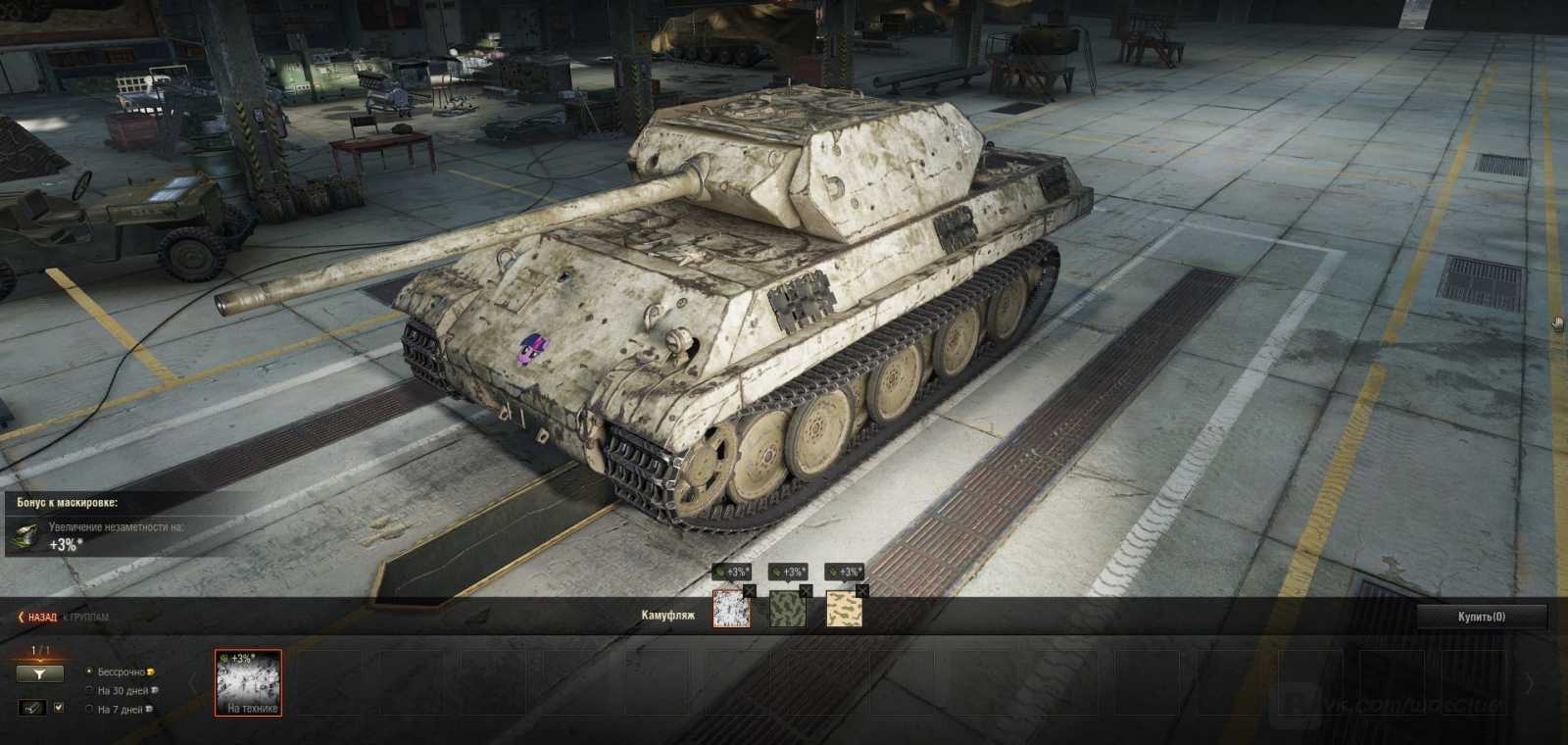Choose the Бессрочно permanent duration option

(90, 671)
